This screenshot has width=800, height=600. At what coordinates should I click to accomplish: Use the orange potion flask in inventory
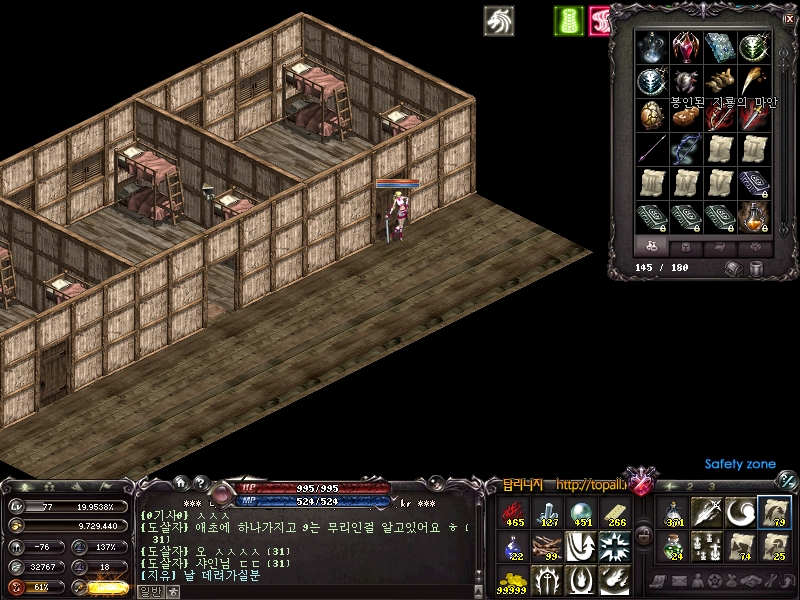pos(755,216)
